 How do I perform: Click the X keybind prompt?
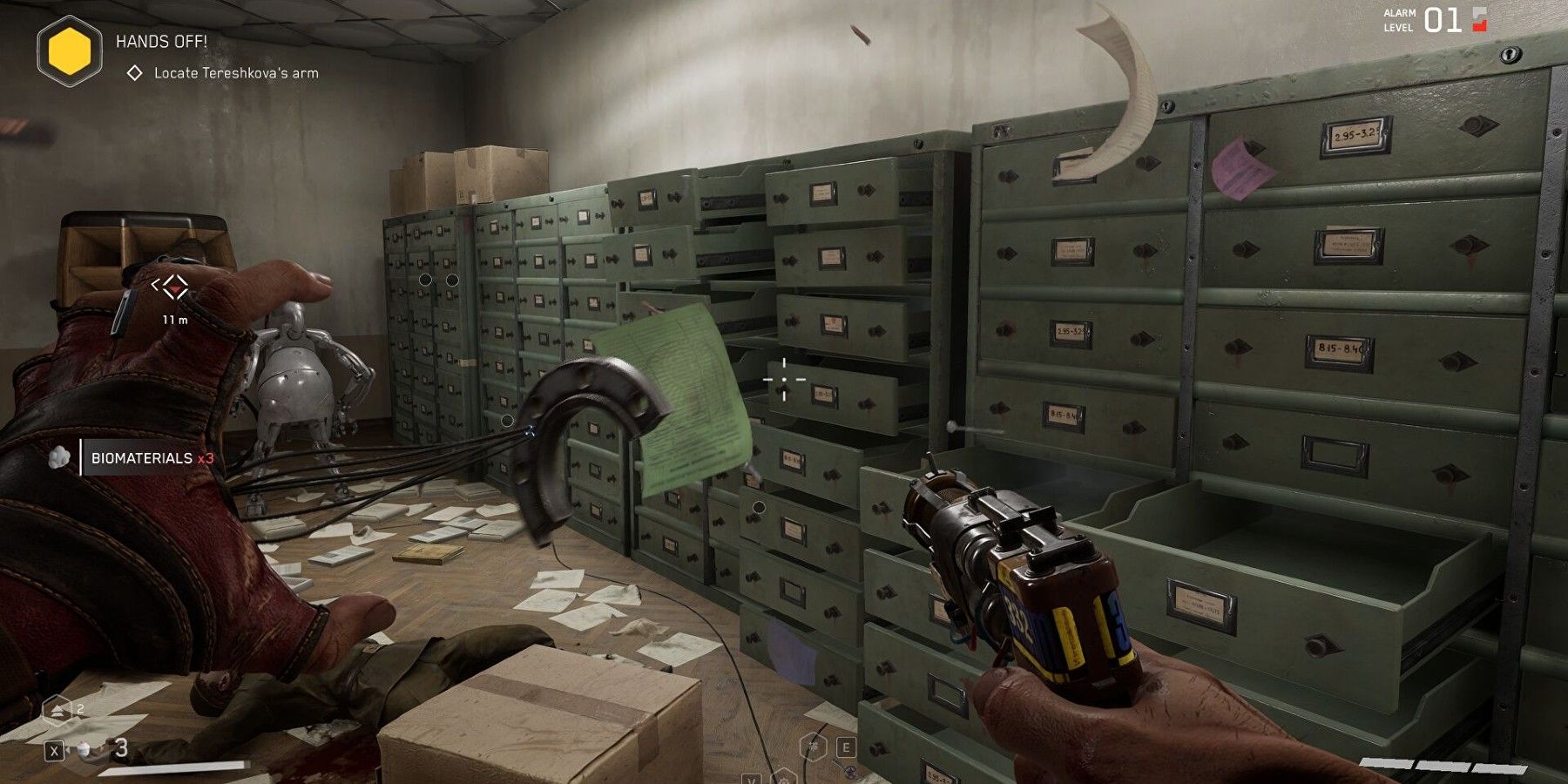54,752
